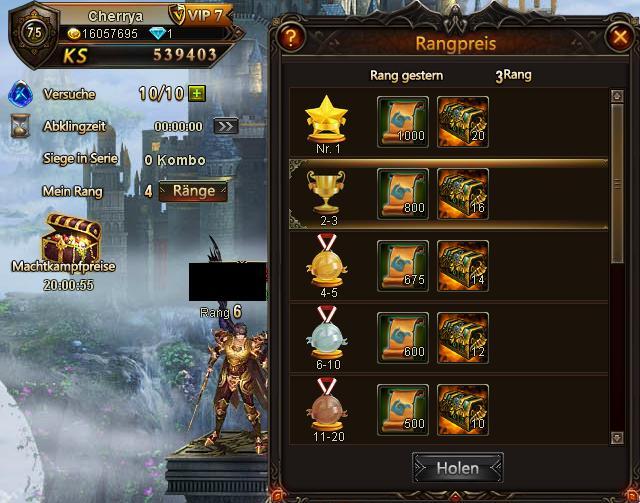Select the rank 2-3 chest reward of 16

(x=463, y=193)
